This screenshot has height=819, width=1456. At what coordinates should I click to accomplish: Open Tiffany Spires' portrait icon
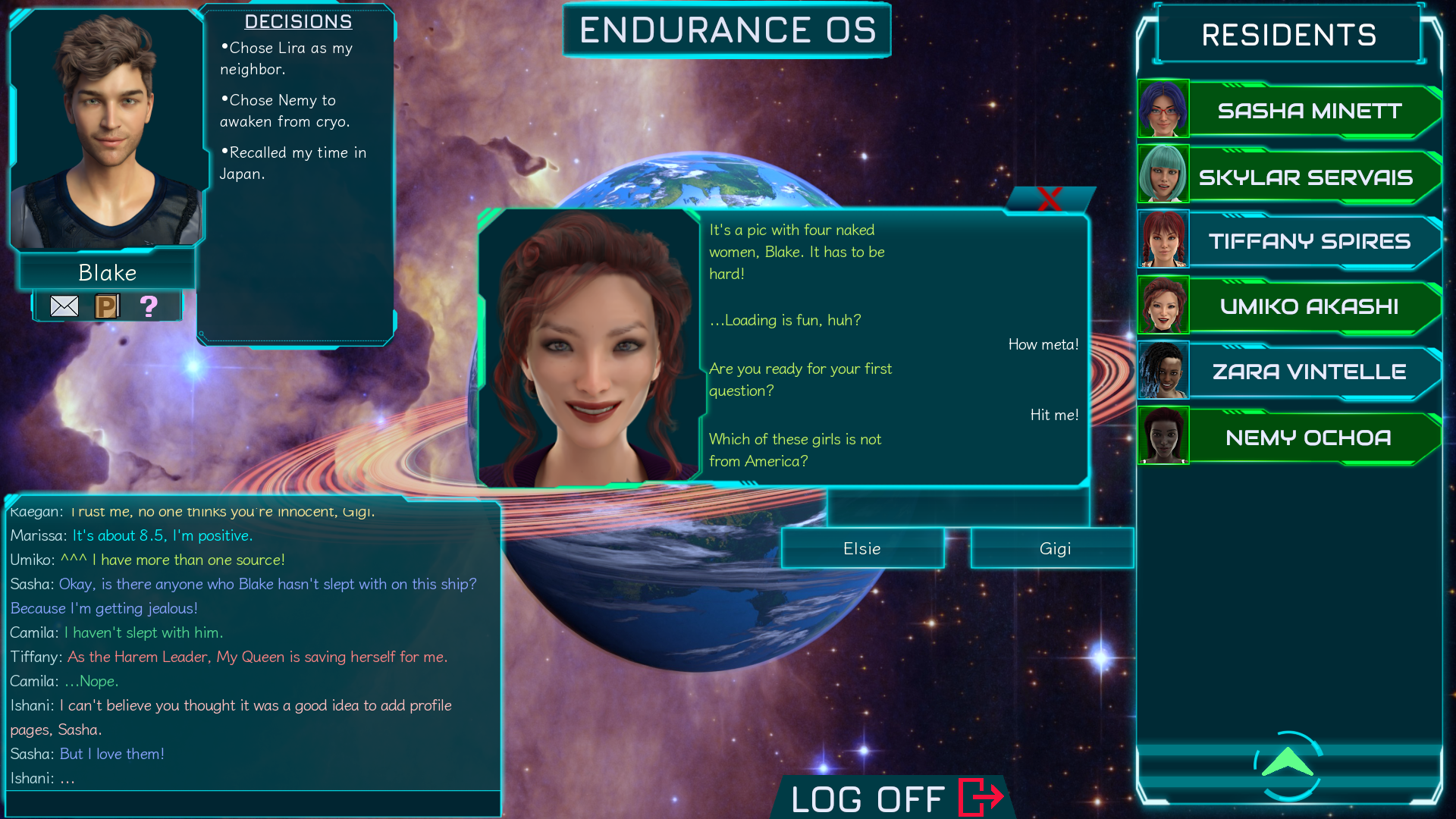coord(1163,240)
